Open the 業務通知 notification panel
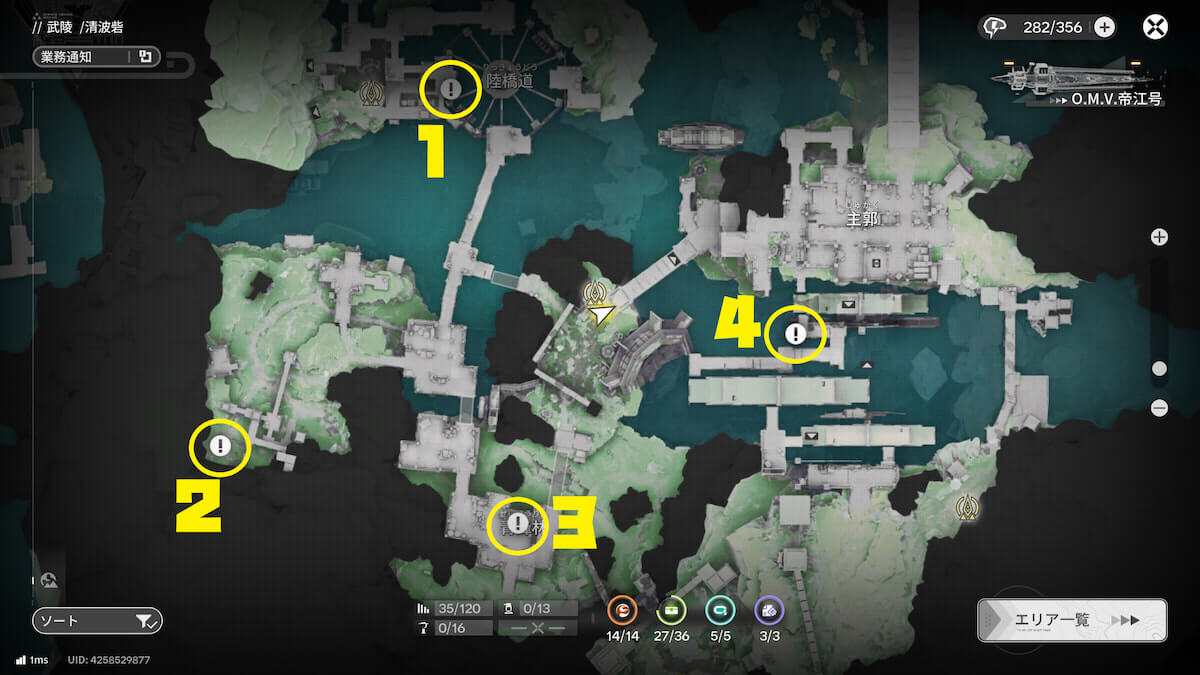The width and height of the screenshot is (1200, 675). click(95, 57)
